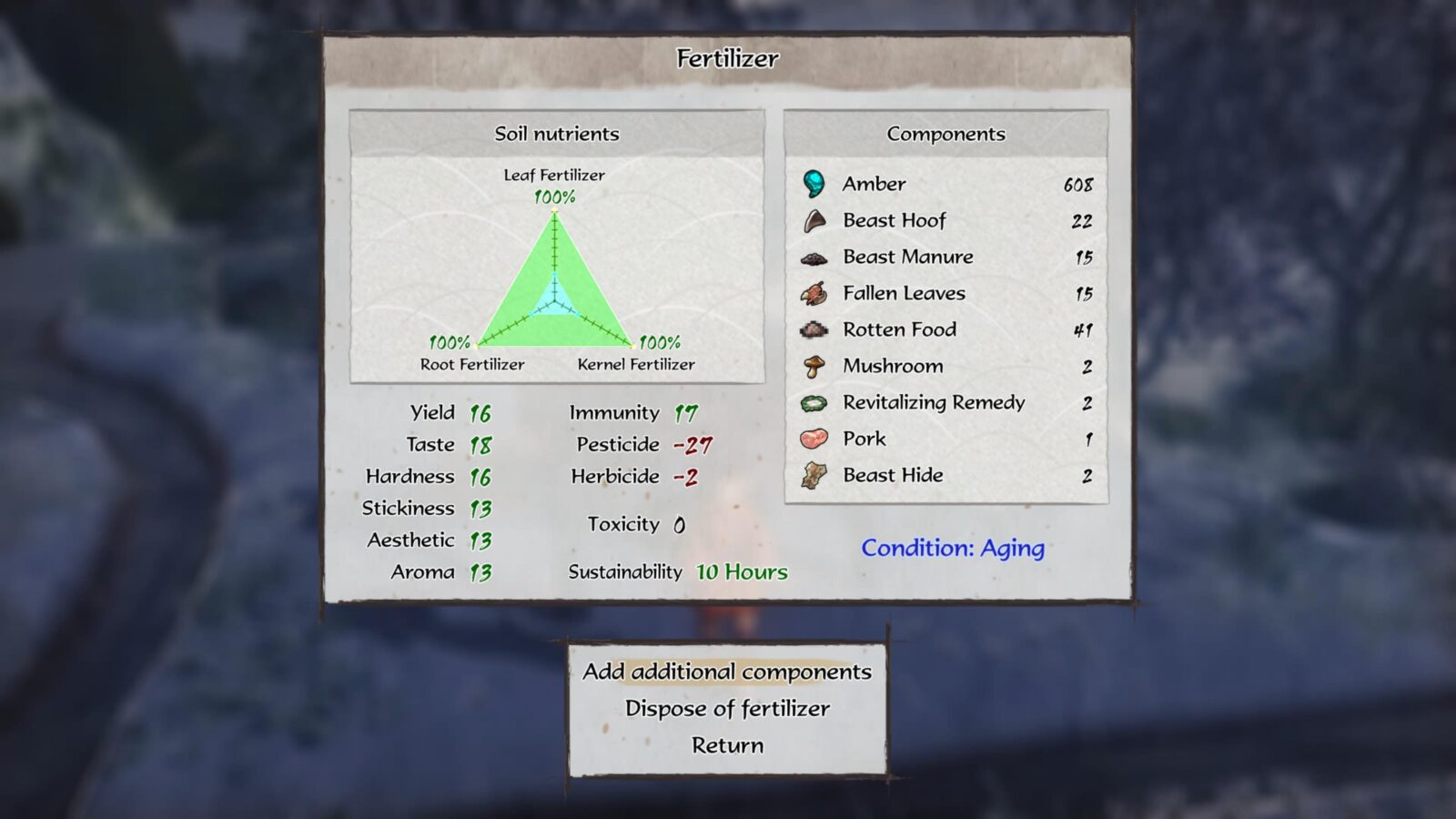The height and width of the screenshot is (819, 1456).
Task: Select the Rotten Food component
Action: 945,329
